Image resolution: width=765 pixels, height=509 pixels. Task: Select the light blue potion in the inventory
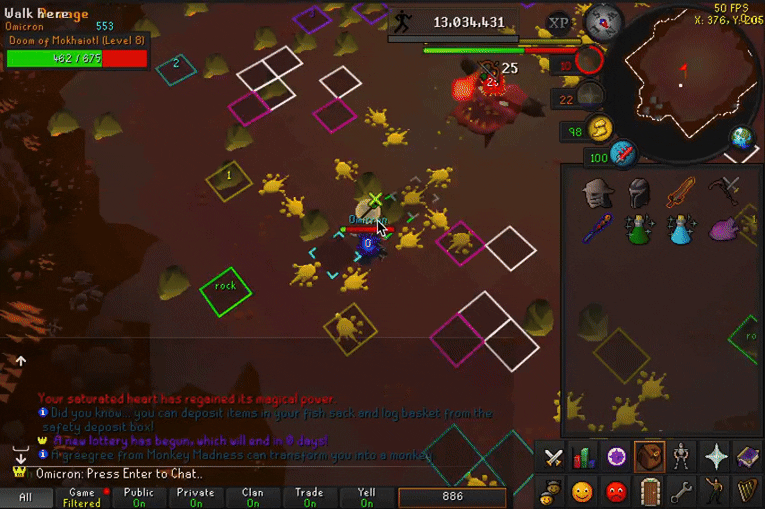[x=682, y=230]
